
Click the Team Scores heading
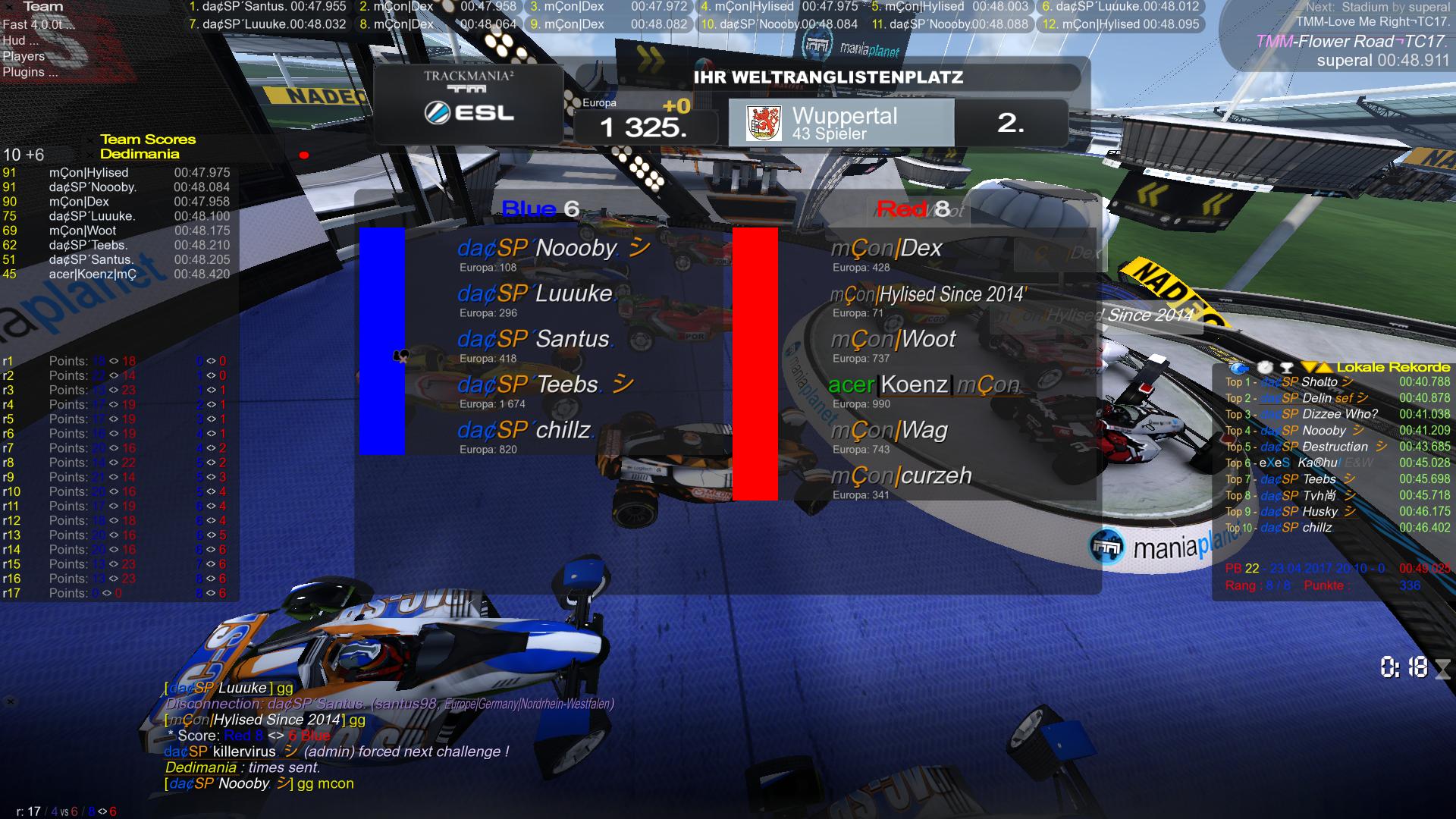[148, 140]
